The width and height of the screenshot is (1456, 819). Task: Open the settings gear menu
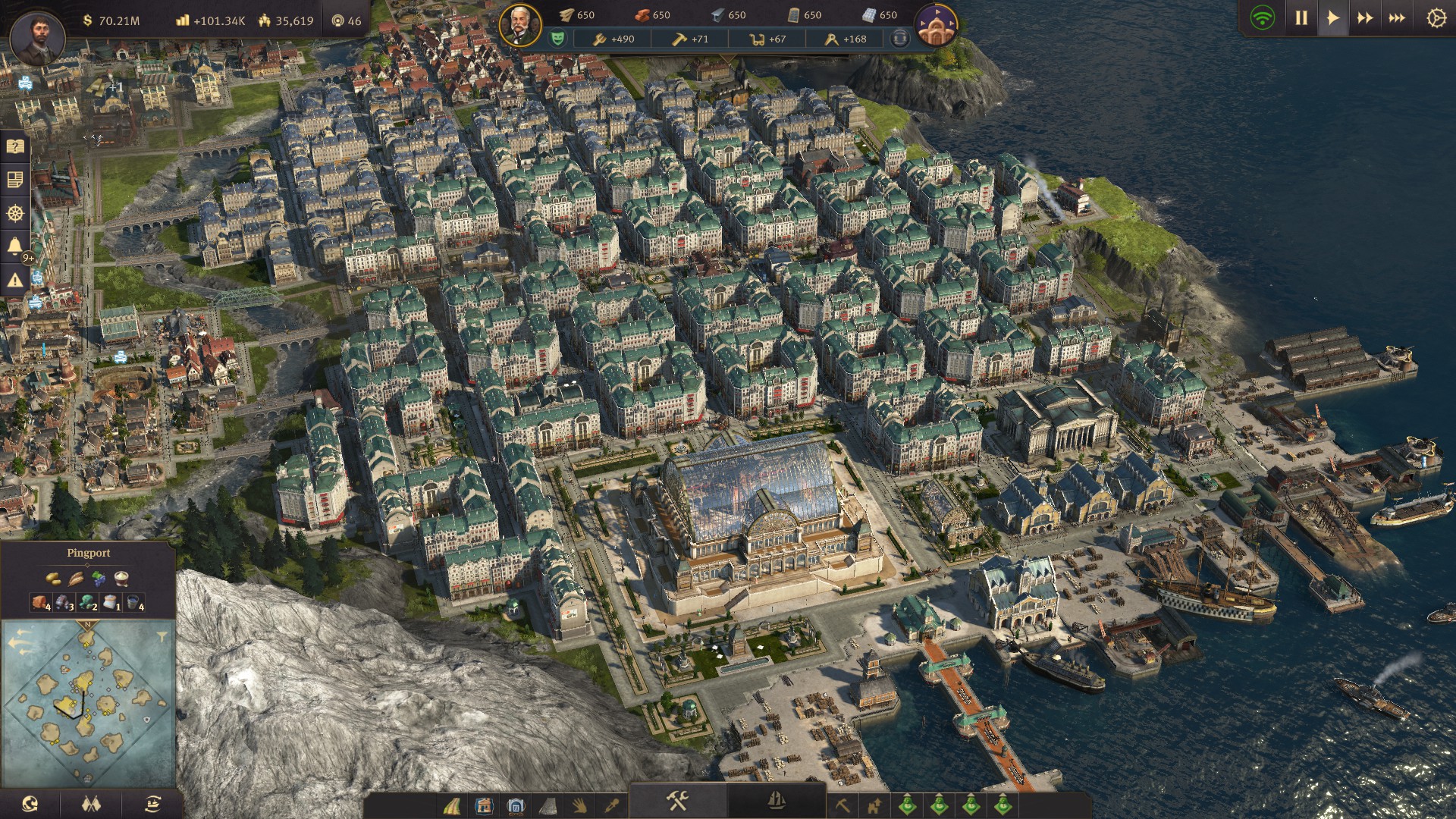point(1436,18)
